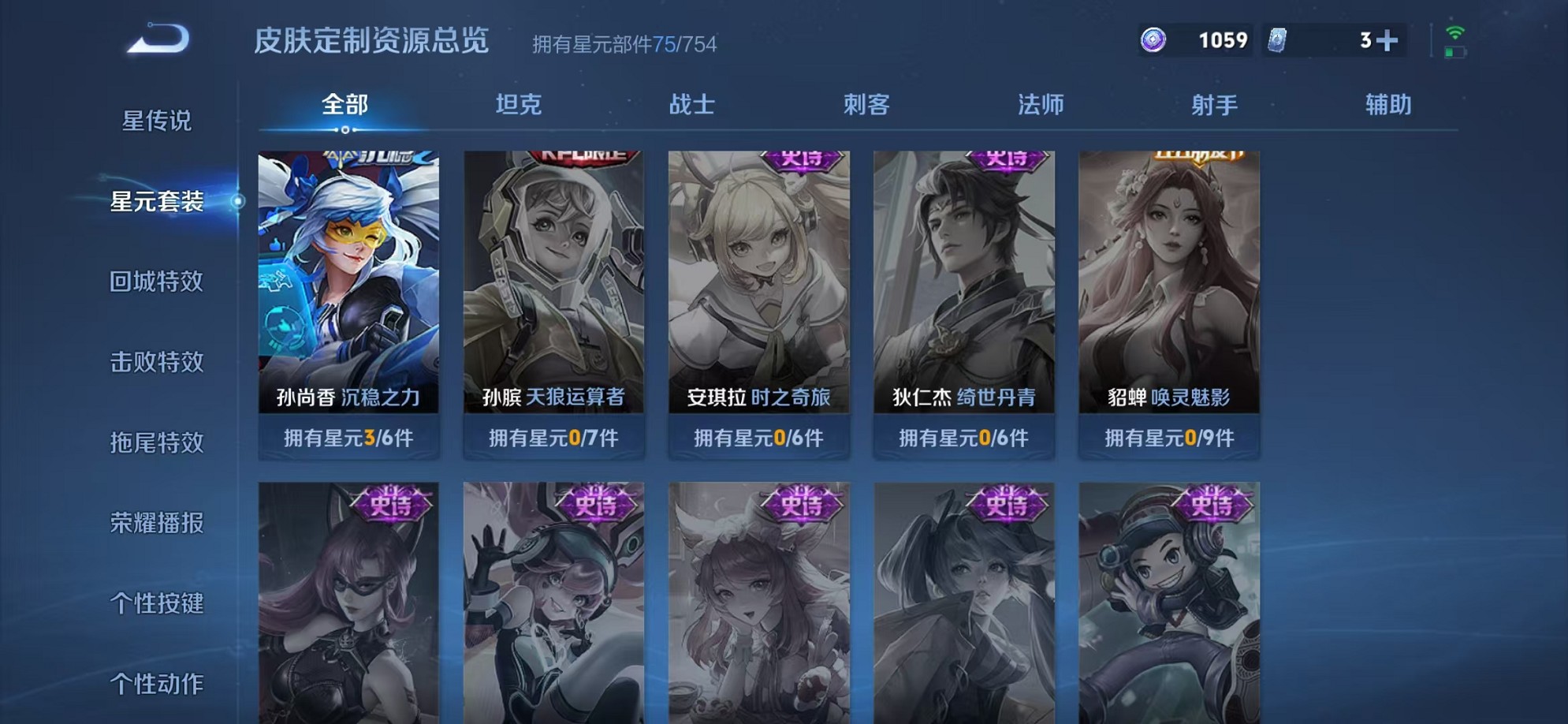Select the 法师 filter option
The width and height of the screenshot is (1568, 724).
pyautogui.click(x=1042, y=103)
